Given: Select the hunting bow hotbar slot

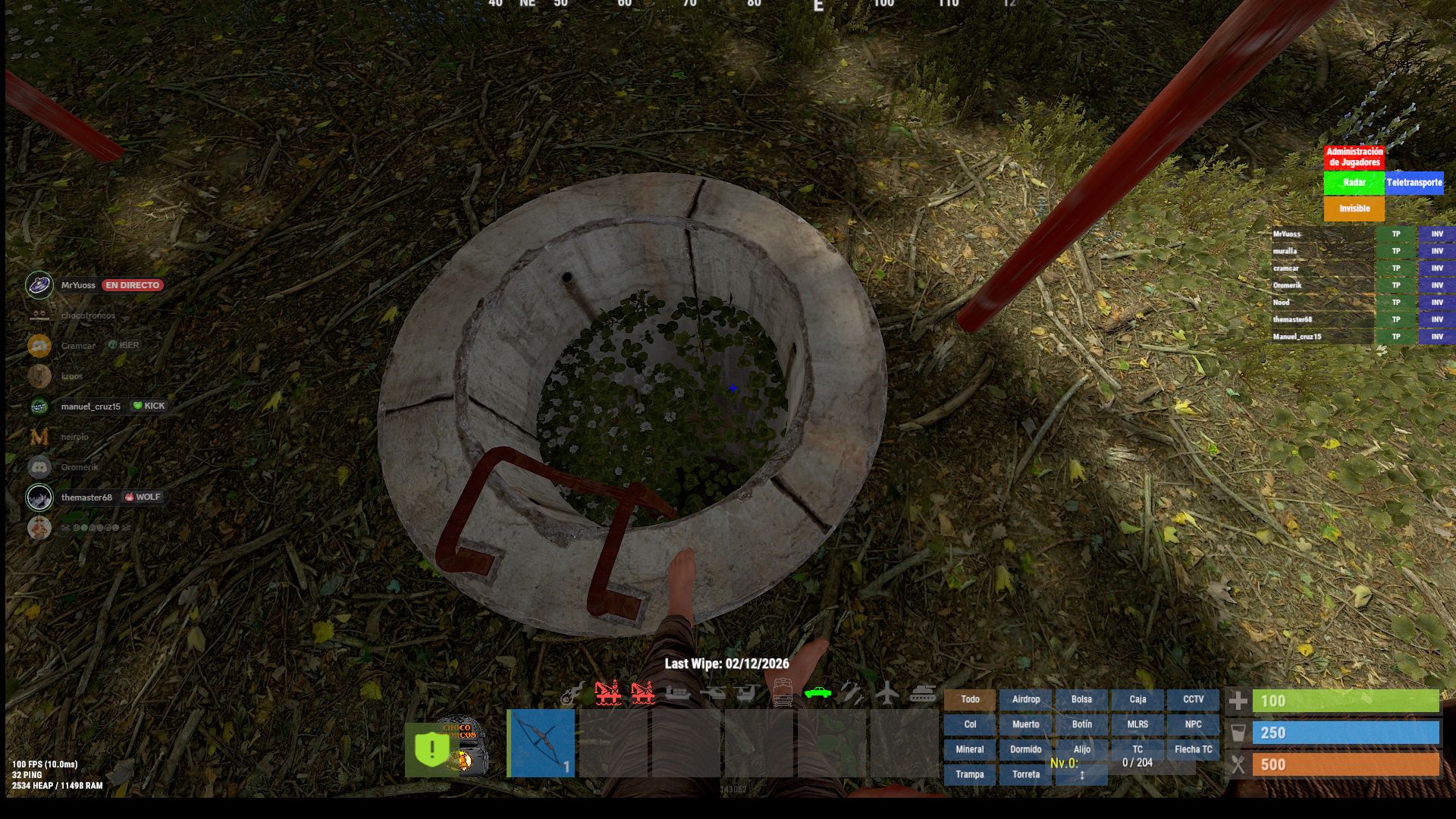Looking at the screenshot, I should tap(541, 742).
